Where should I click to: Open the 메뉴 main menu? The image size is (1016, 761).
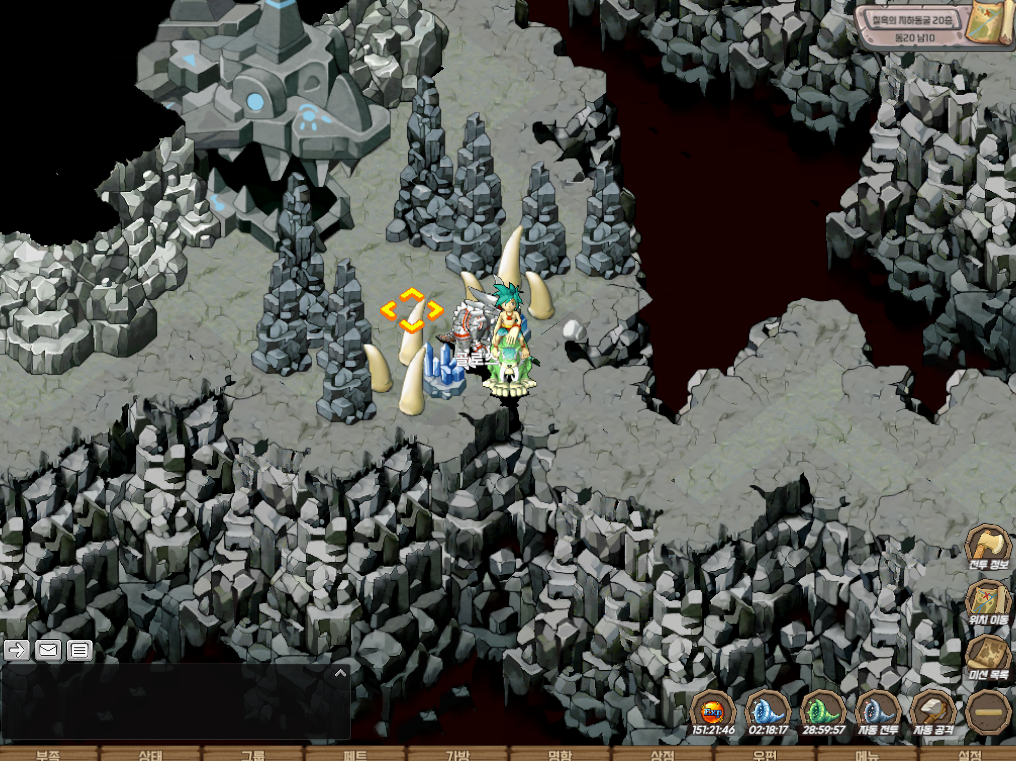(x=866, y=754)
